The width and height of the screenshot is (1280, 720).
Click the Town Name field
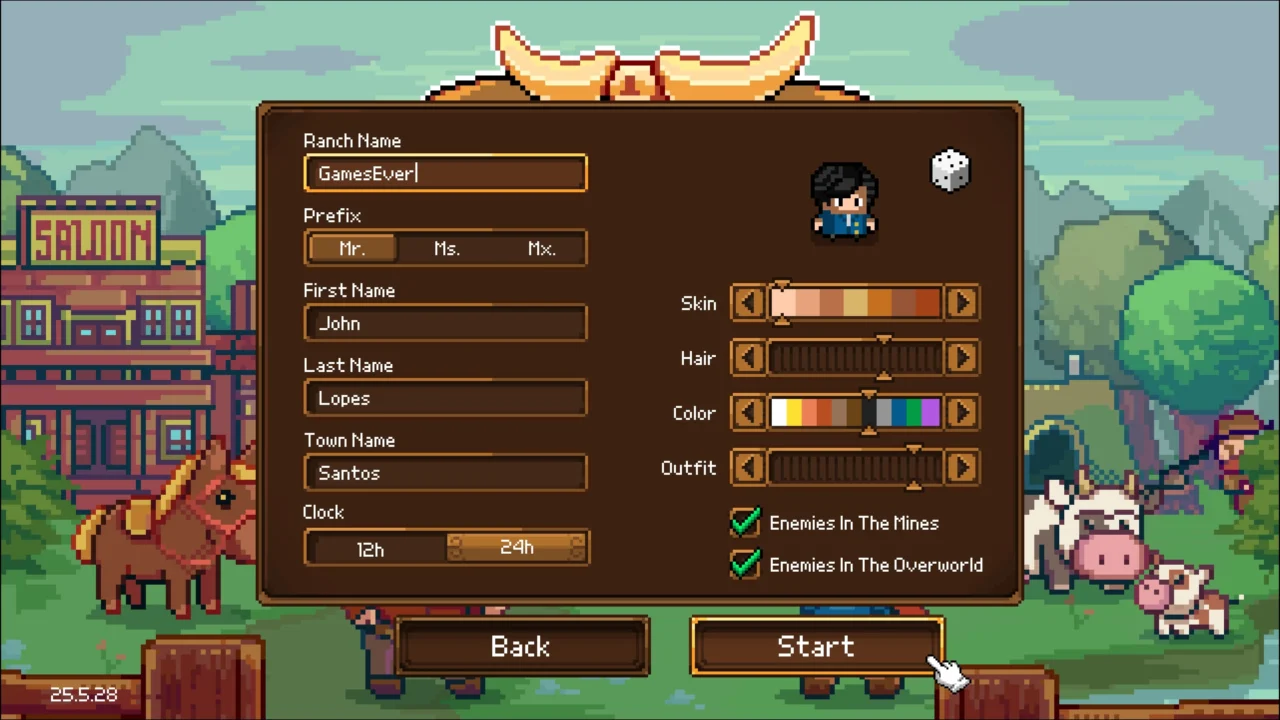(x=445, y=473)
